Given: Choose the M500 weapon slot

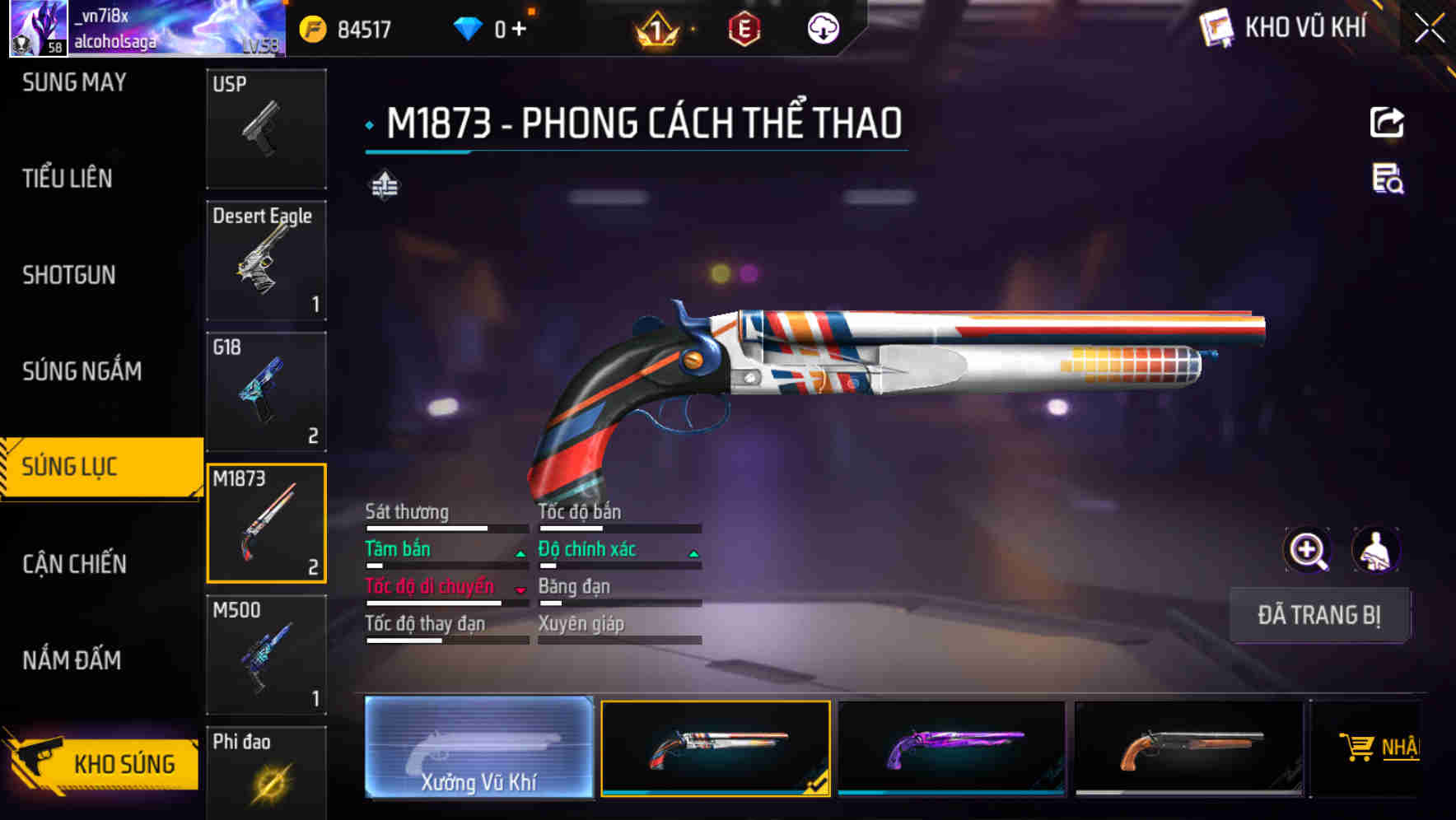Looking at the screenshot, I should click(x=266, y=655).
